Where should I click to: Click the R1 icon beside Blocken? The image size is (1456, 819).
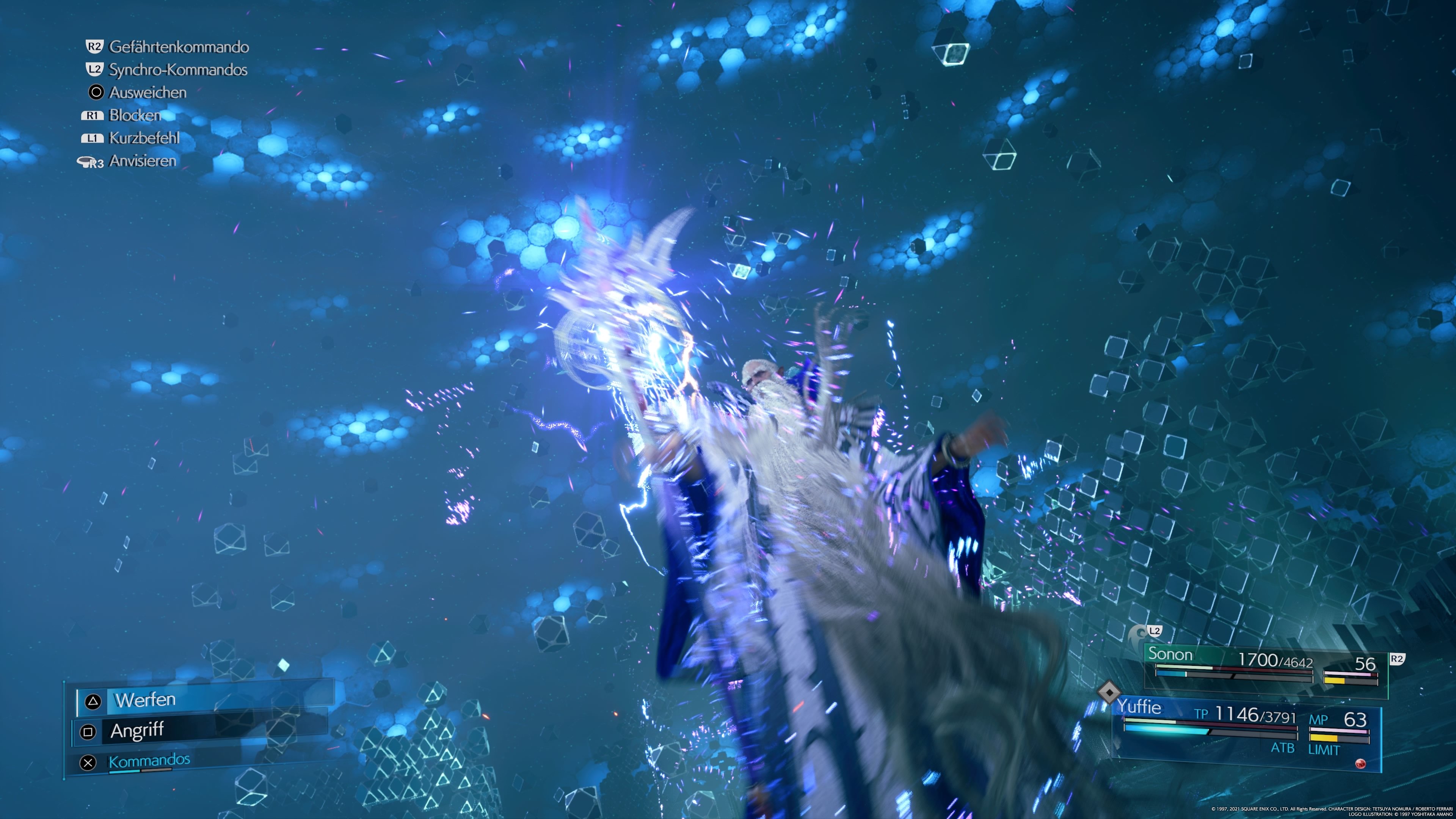[94, 115]
